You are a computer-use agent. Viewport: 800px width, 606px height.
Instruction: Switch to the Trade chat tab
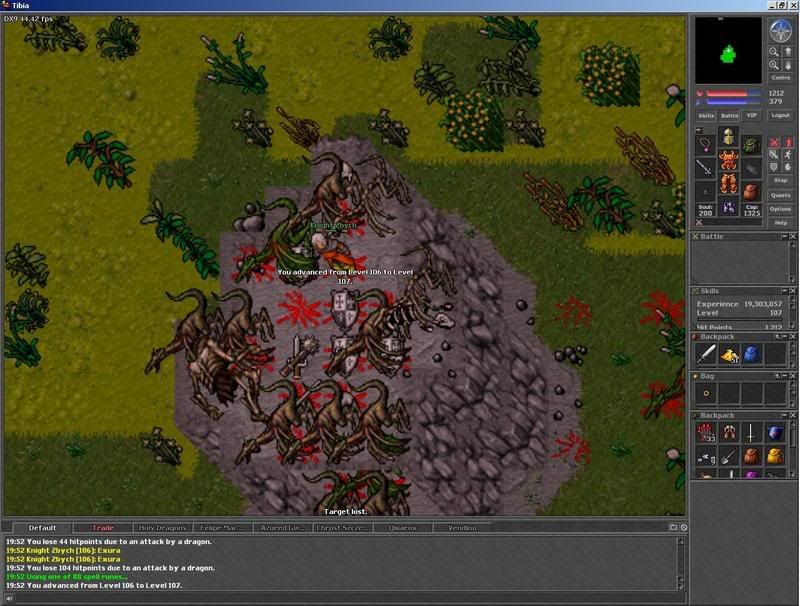[103, 527]
